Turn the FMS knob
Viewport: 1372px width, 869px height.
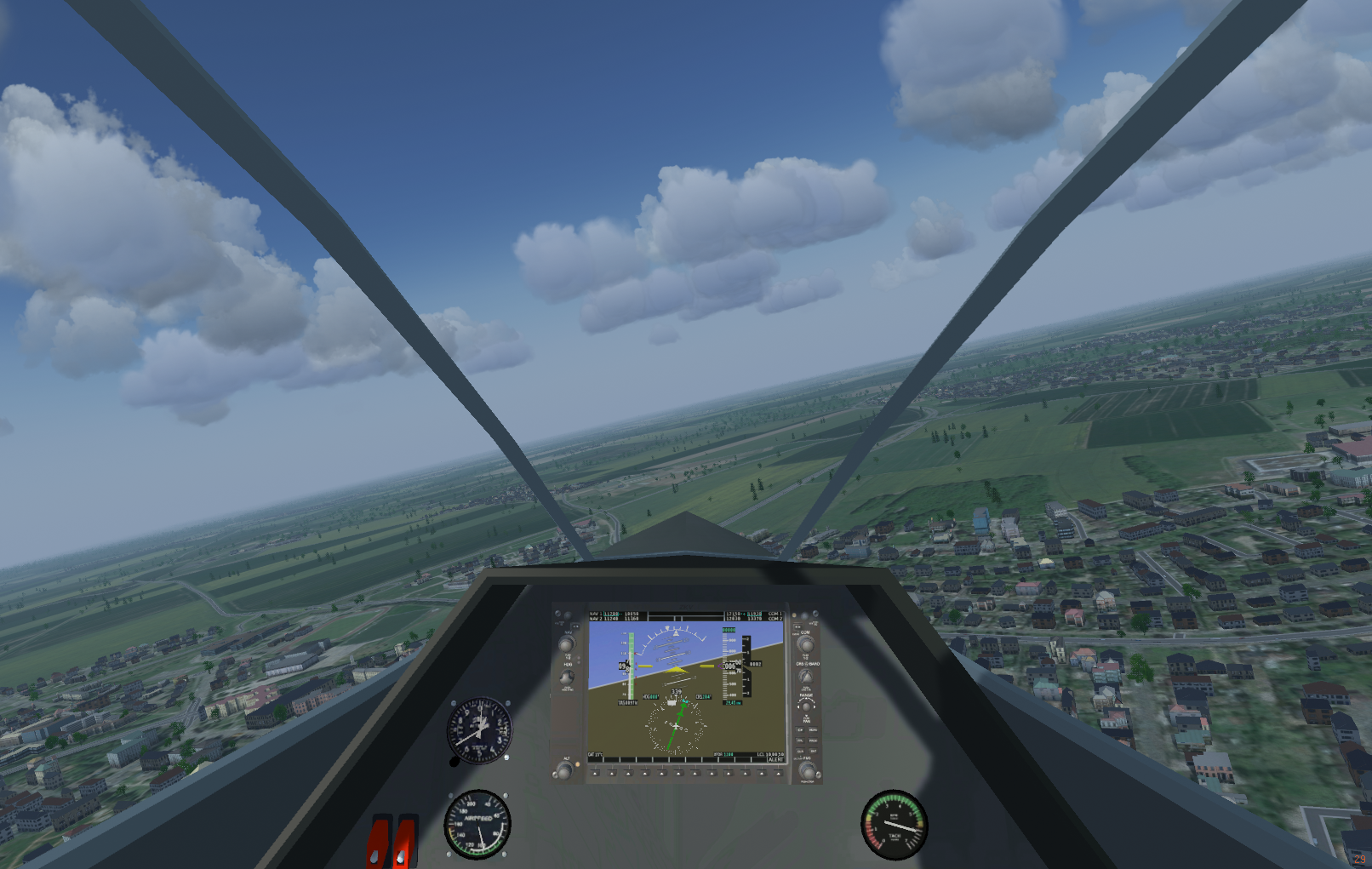pos(807,771)
